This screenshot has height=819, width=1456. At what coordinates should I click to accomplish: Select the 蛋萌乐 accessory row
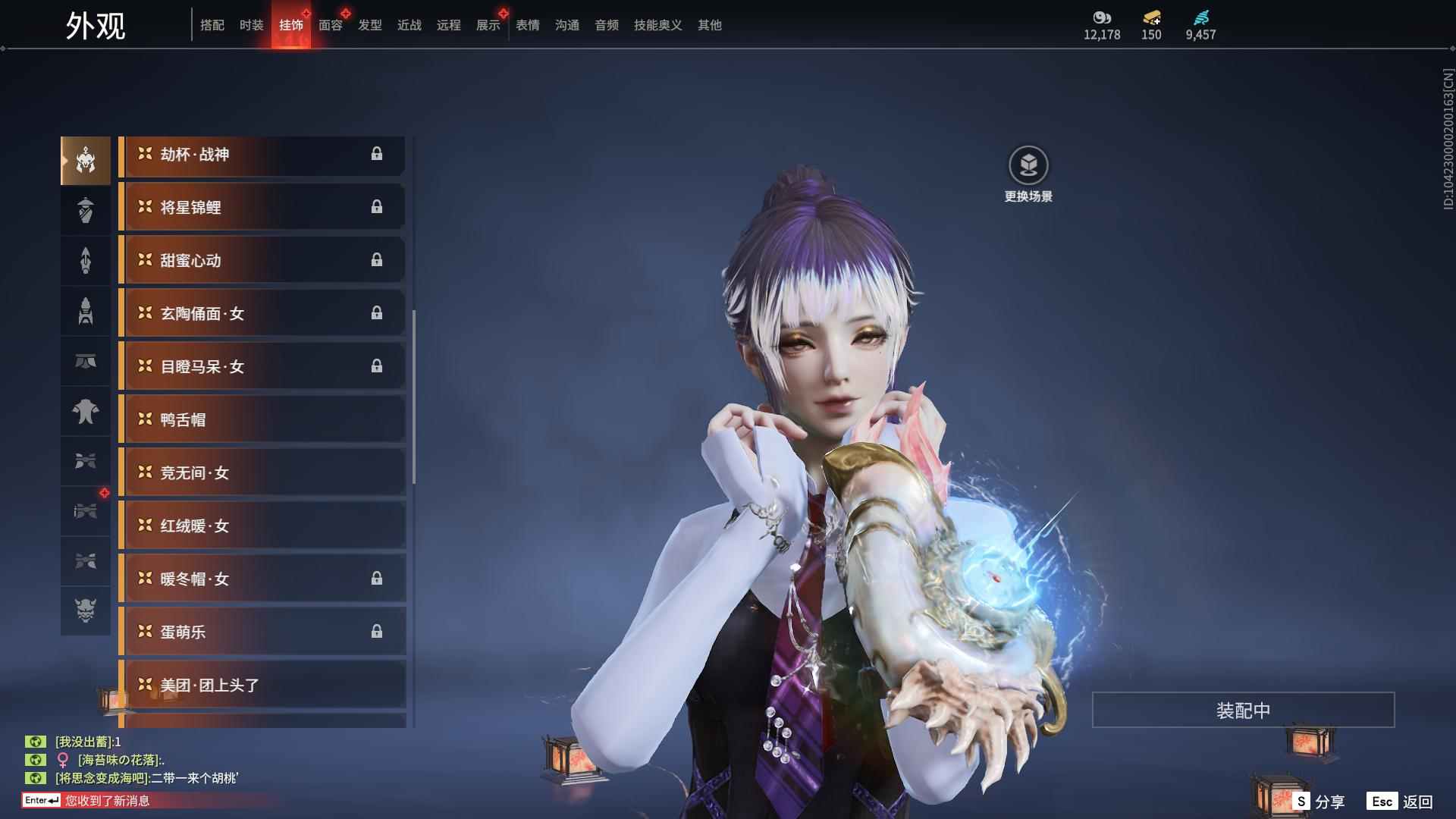coord(262,632)
